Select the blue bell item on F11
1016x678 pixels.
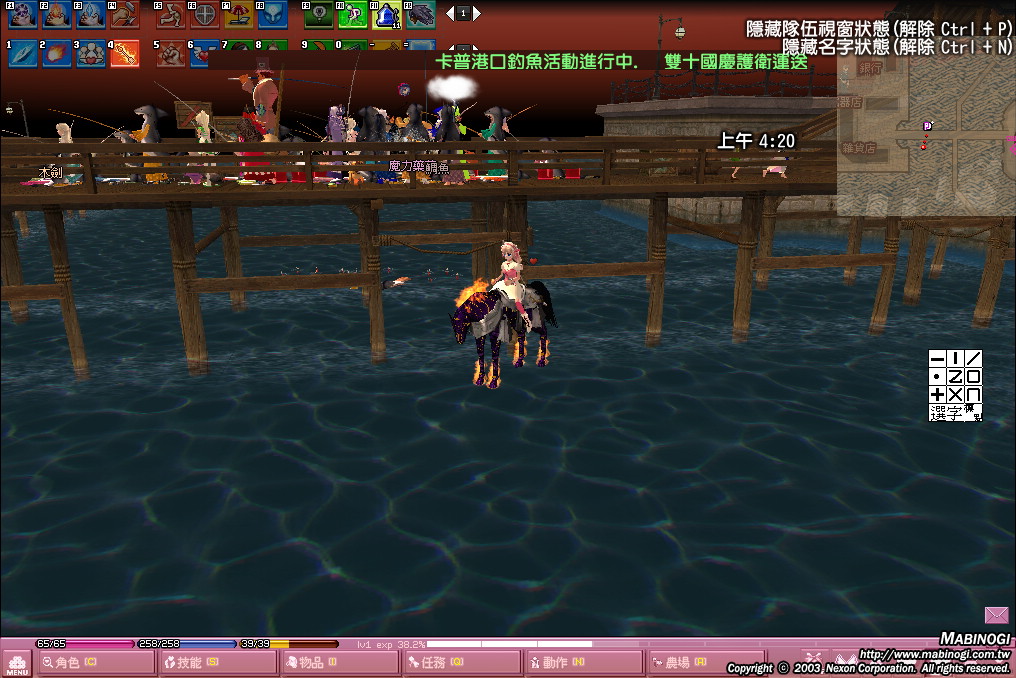[x=386, y=14]
